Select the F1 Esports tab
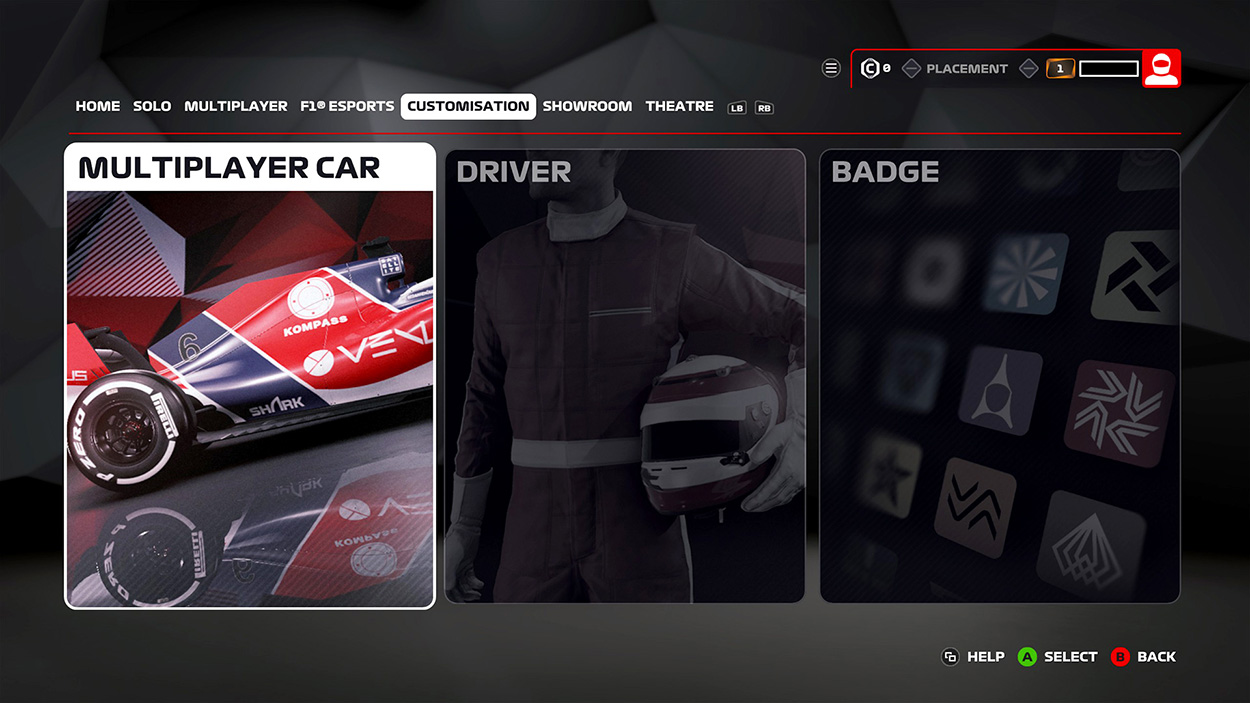Image resolution: width=1250 pixels, height=703 pixels. pos(347,106)
